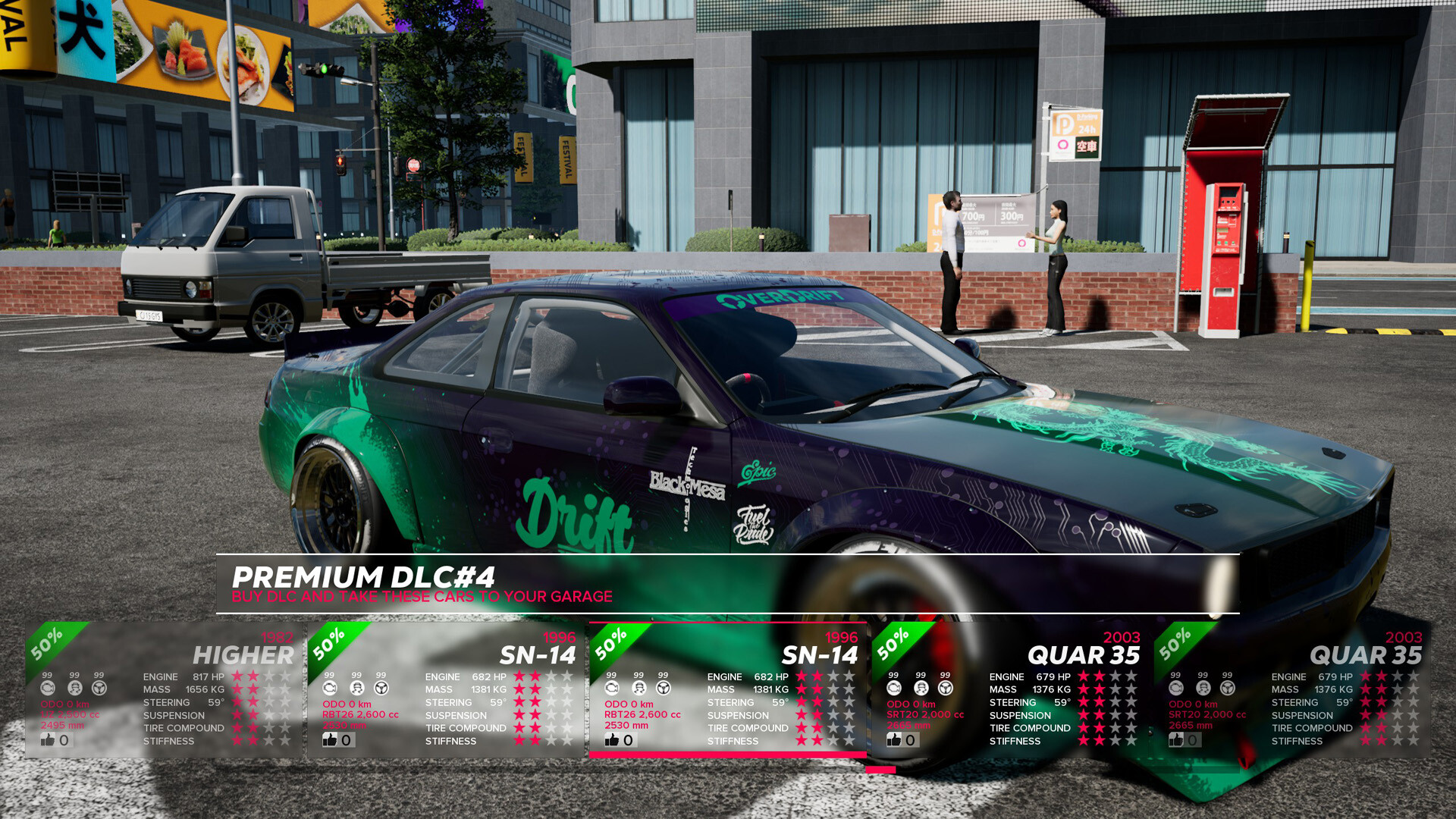Click the engine icon on the rightmost QUAR 35 card
Viewport: 1456px width, 819px height.
tap(1175, 688)
